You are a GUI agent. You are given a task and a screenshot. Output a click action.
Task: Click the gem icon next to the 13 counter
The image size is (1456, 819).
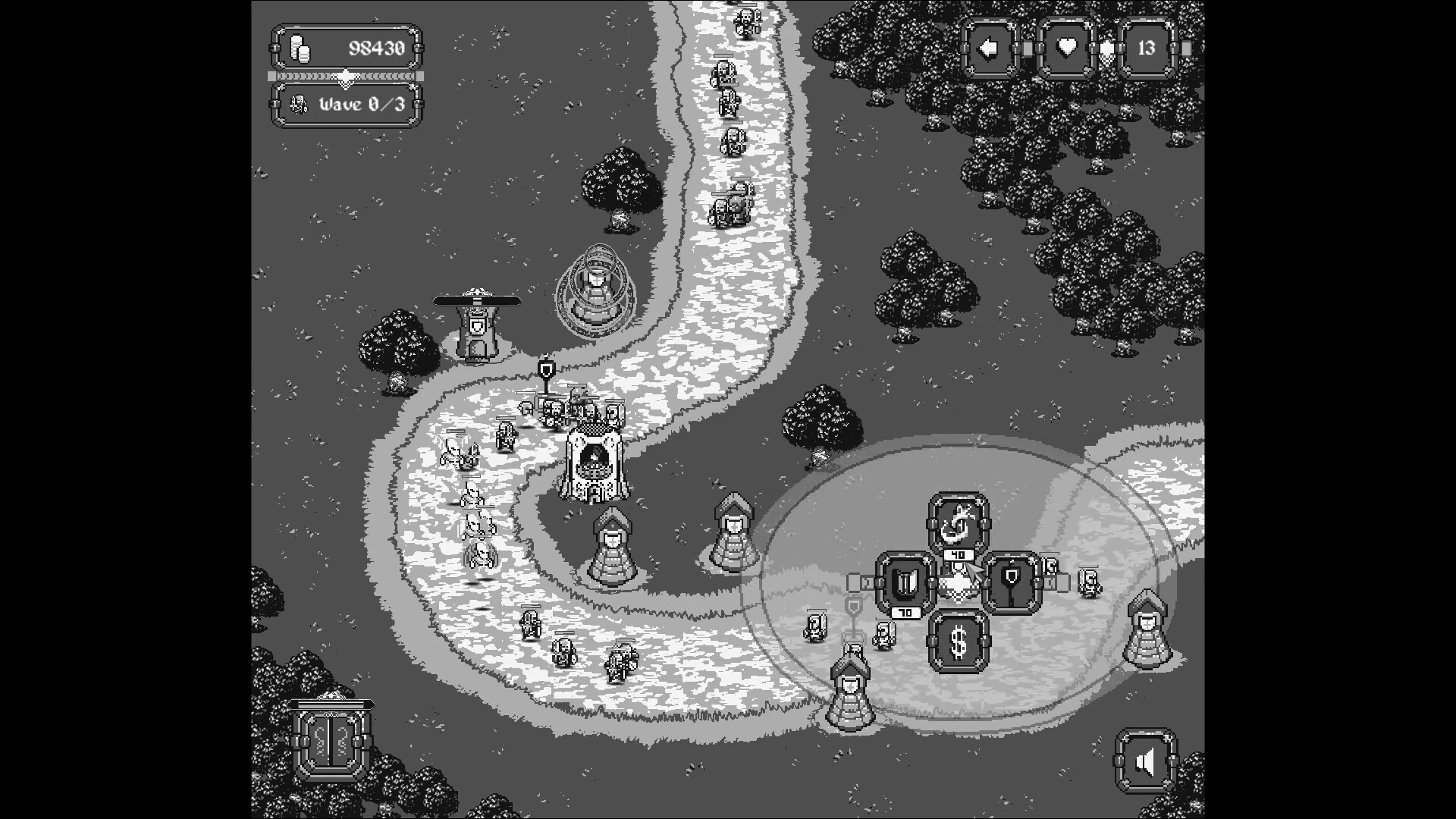[x=1107, y=48]
